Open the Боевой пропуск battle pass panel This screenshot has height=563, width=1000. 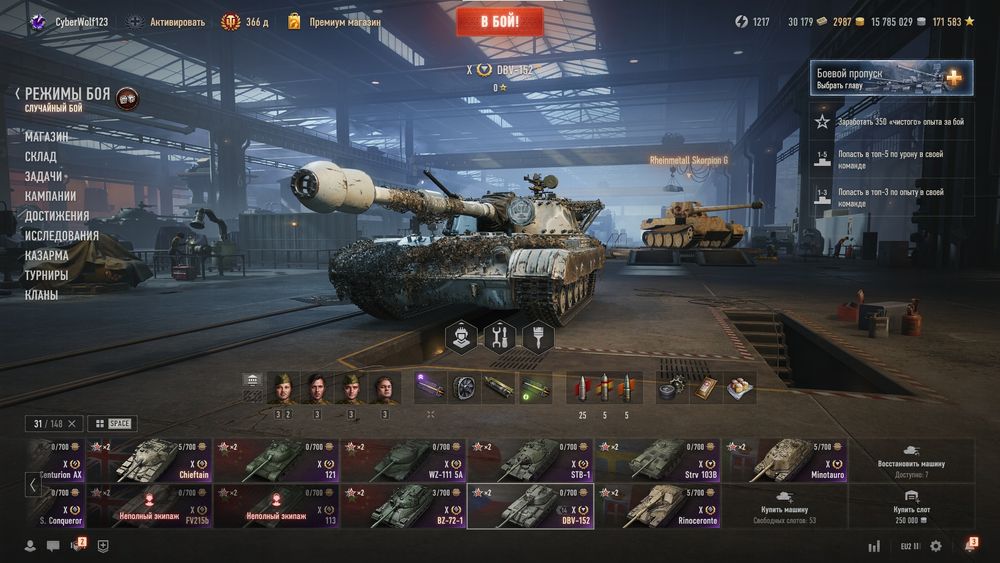point(892,78)
